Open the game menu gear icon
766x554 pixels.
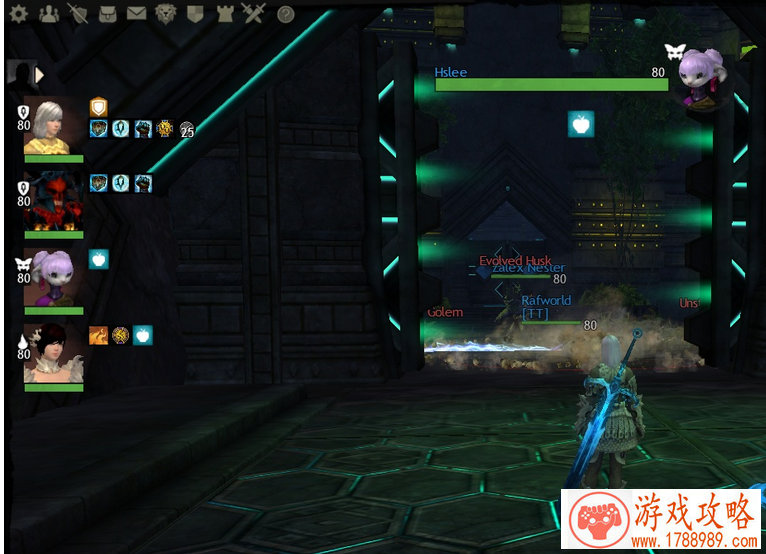click(x=18, y=14)
